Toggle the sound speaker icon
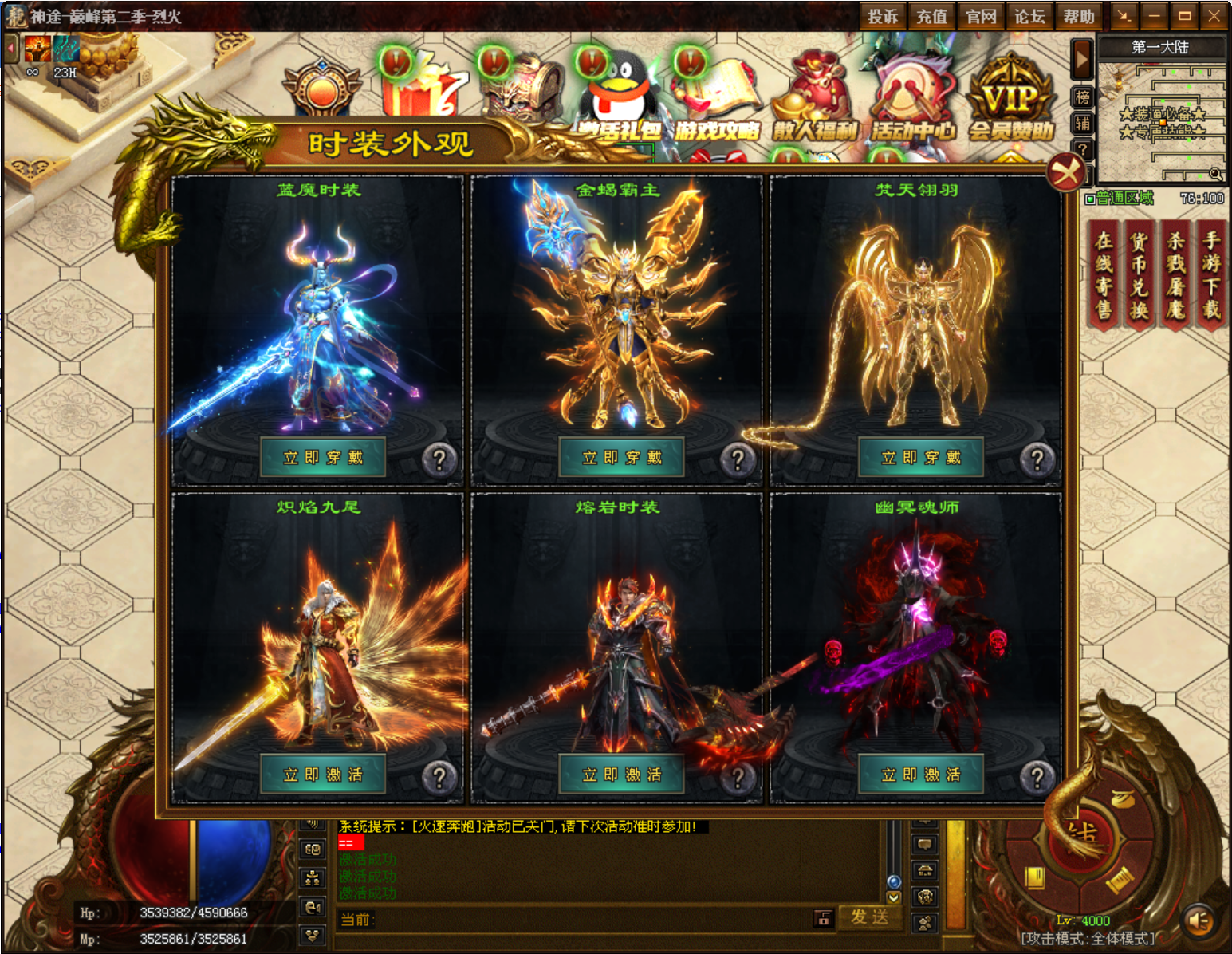This screenshot has width=1232, height=954. click(x=1199, y=921)
